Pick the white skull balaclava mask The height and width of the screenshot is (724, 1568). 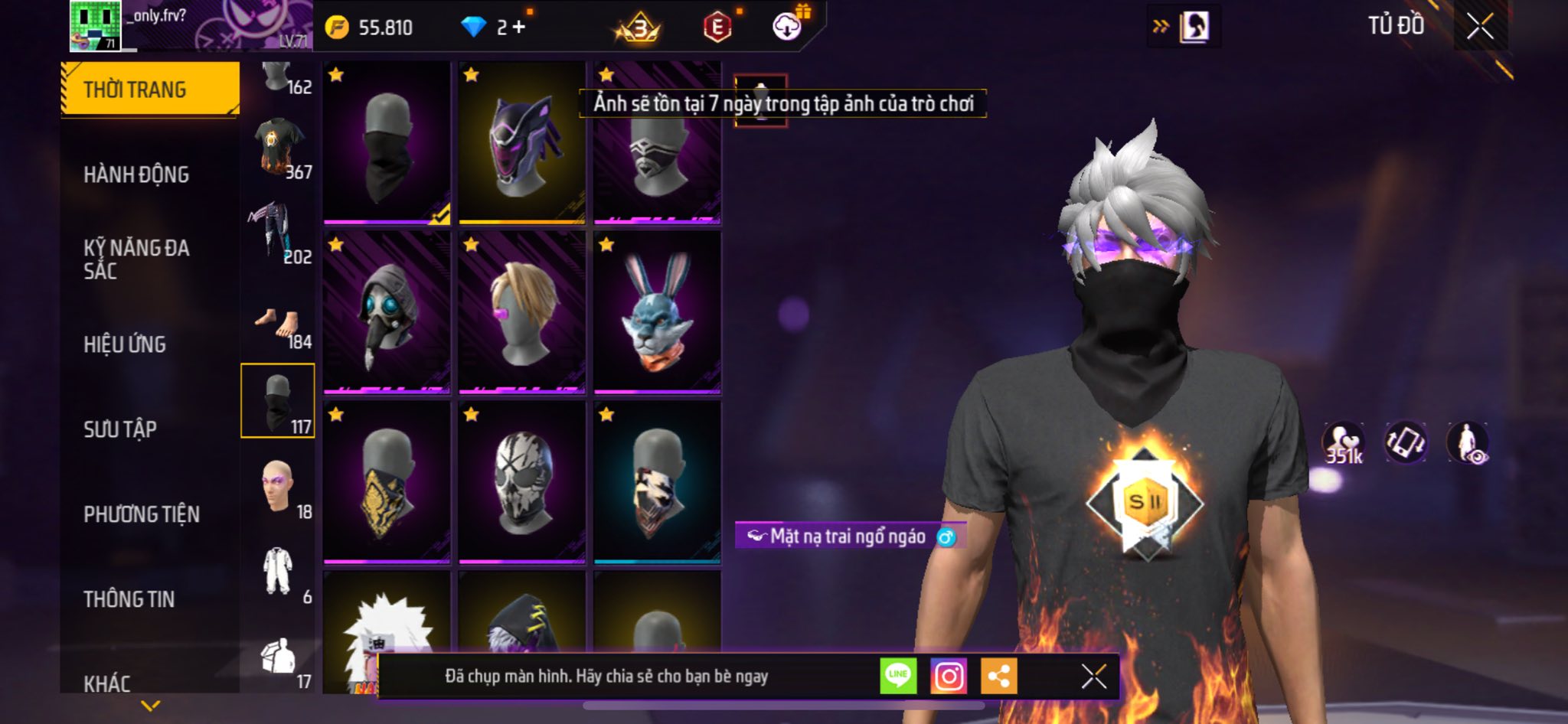click(522, 482)
